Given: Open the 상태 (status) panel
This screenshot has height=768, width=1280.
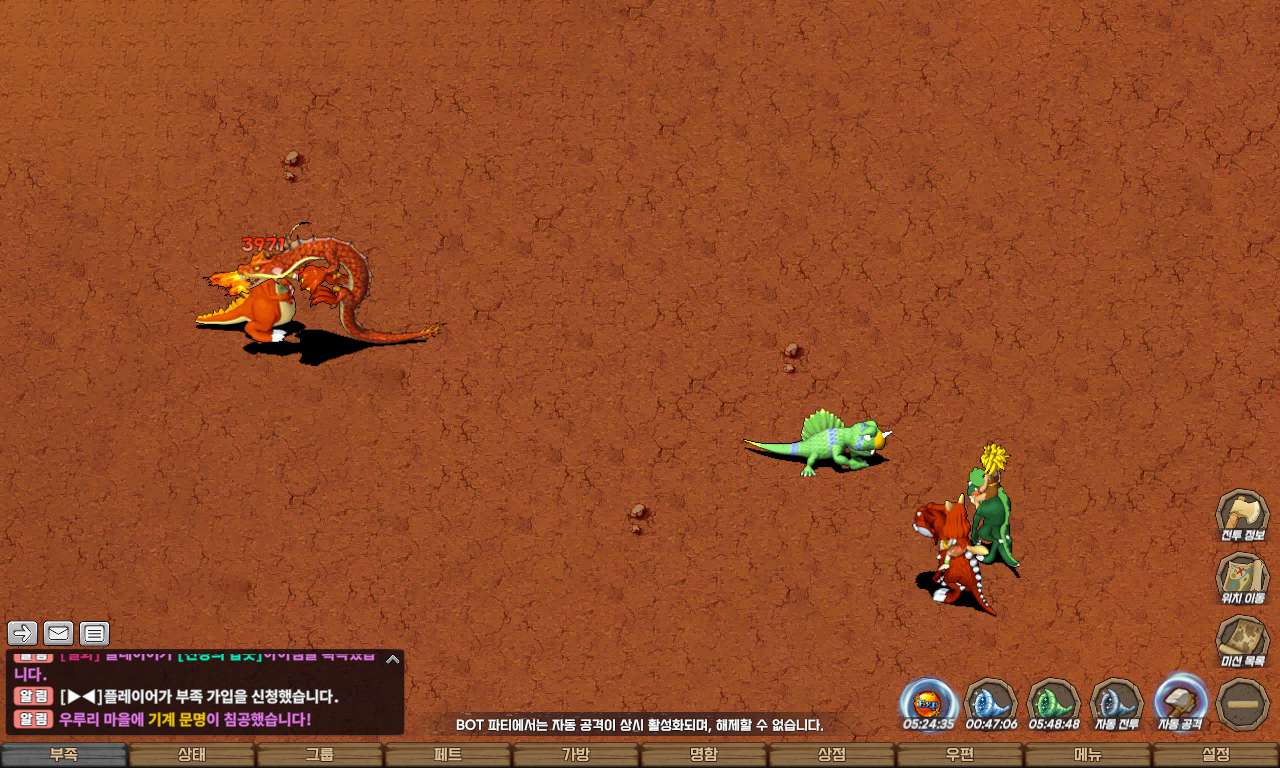Looking at the screenshot, I should (x=192, y=755).
